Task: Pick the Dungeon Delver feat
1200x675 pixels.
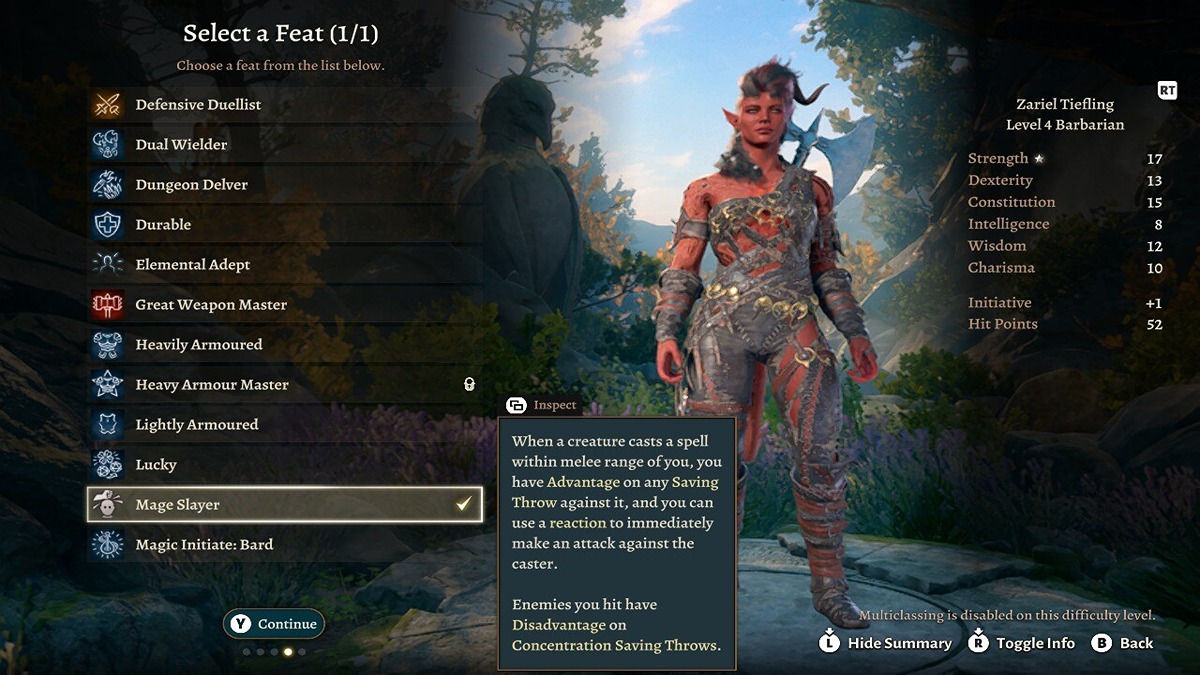Action: pyautogui.click(x=191, y=185)
